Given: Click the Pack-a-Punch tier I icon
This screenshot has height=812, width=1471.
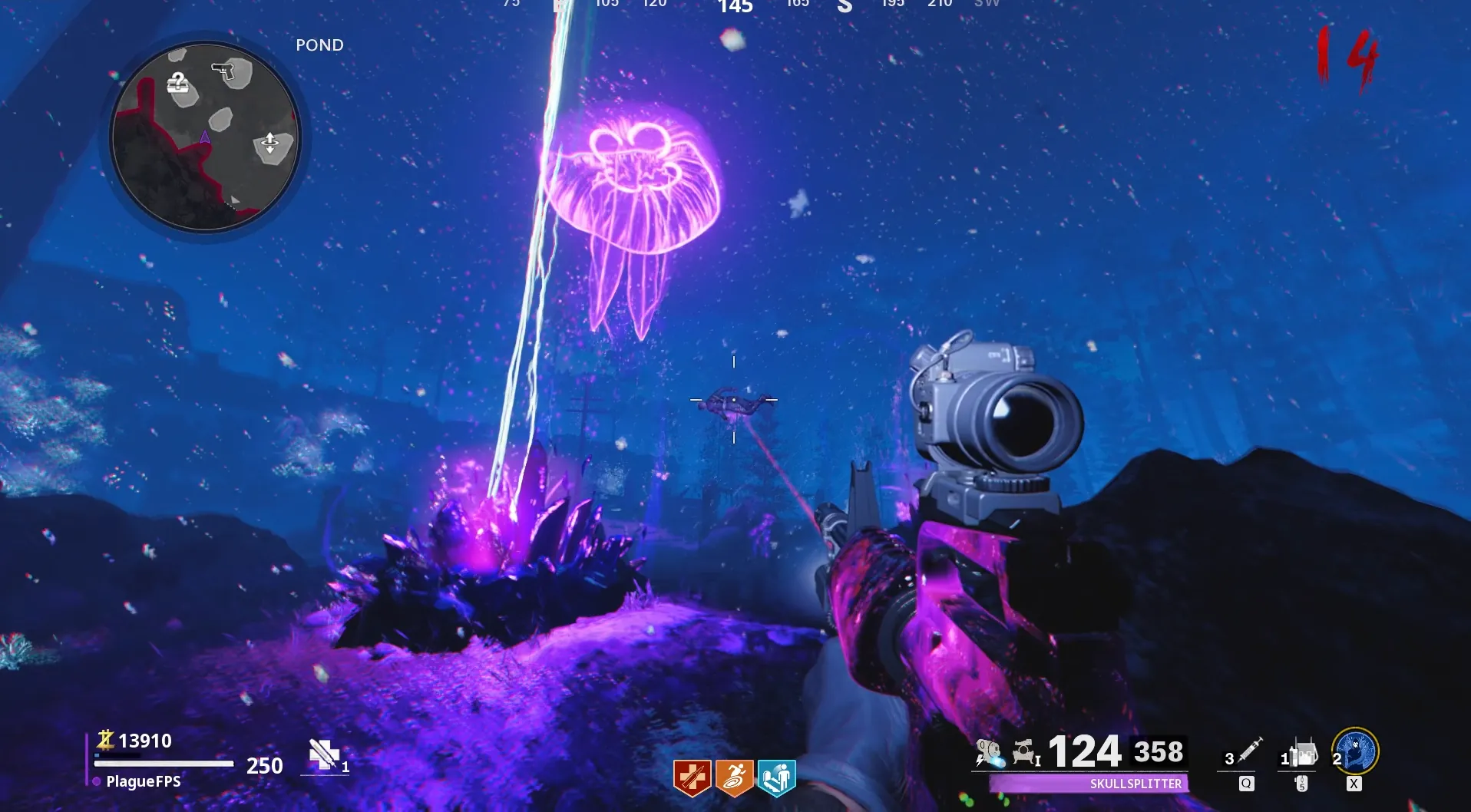Looking at the screenshot, I should (1025, 753).
